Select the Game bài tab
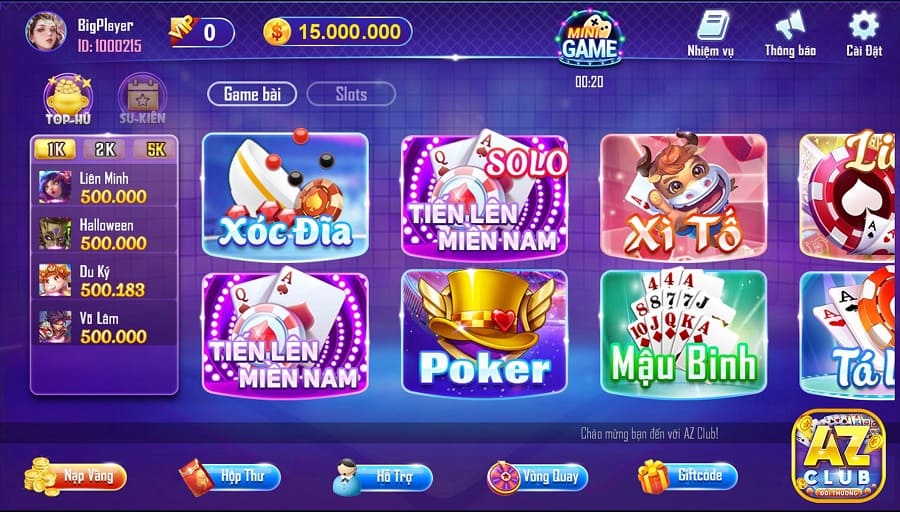 coord(252,95)
